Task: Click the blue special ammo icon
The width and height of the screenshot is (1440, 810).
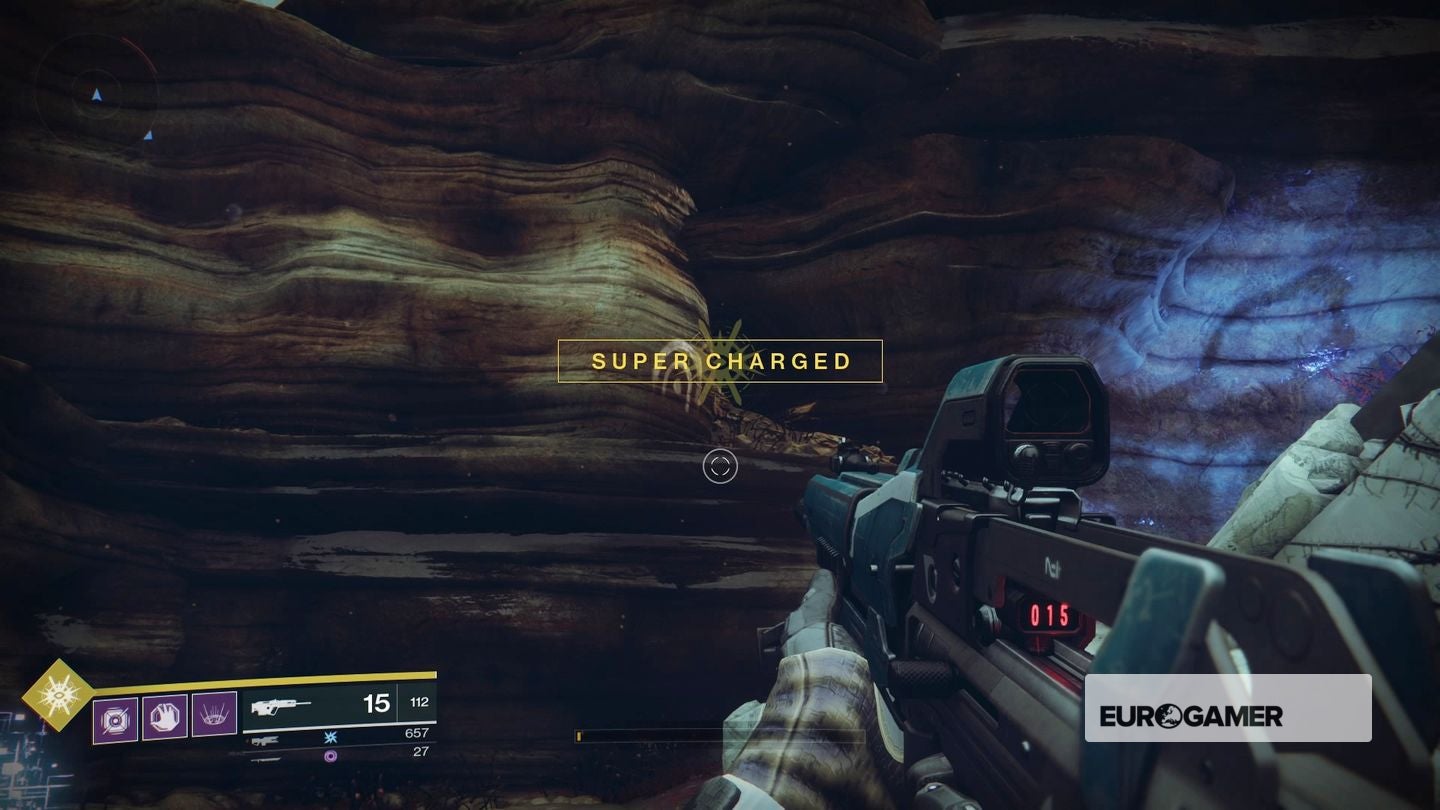Action: (x=330, y=736)
